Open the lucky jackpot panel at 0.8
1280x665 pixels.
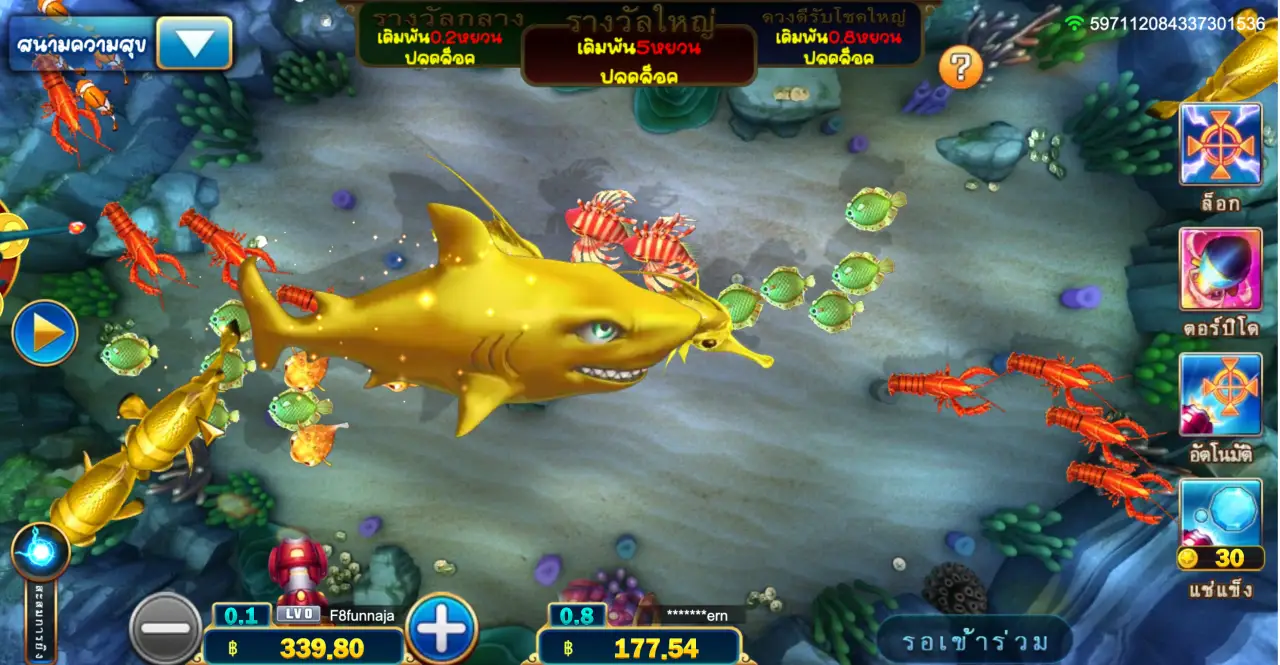838,37
